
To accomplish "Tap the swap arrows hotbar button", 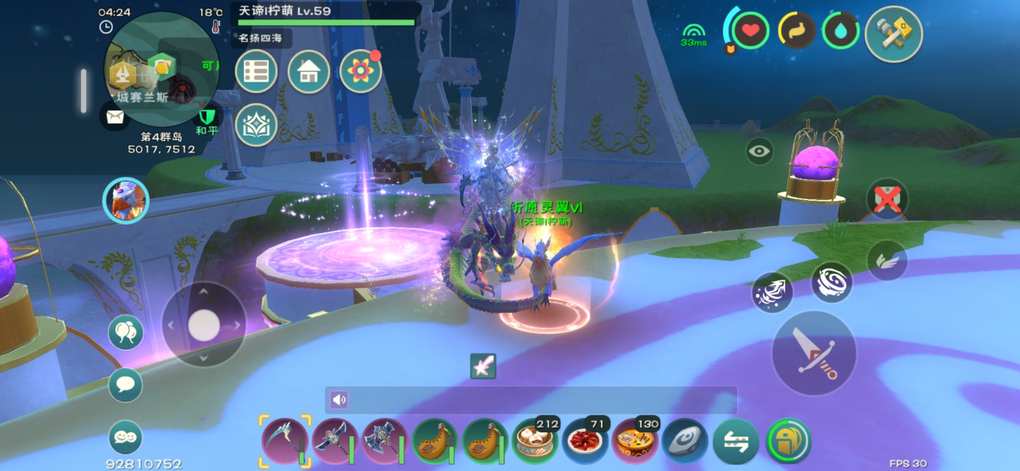I will tap(735, 440).
